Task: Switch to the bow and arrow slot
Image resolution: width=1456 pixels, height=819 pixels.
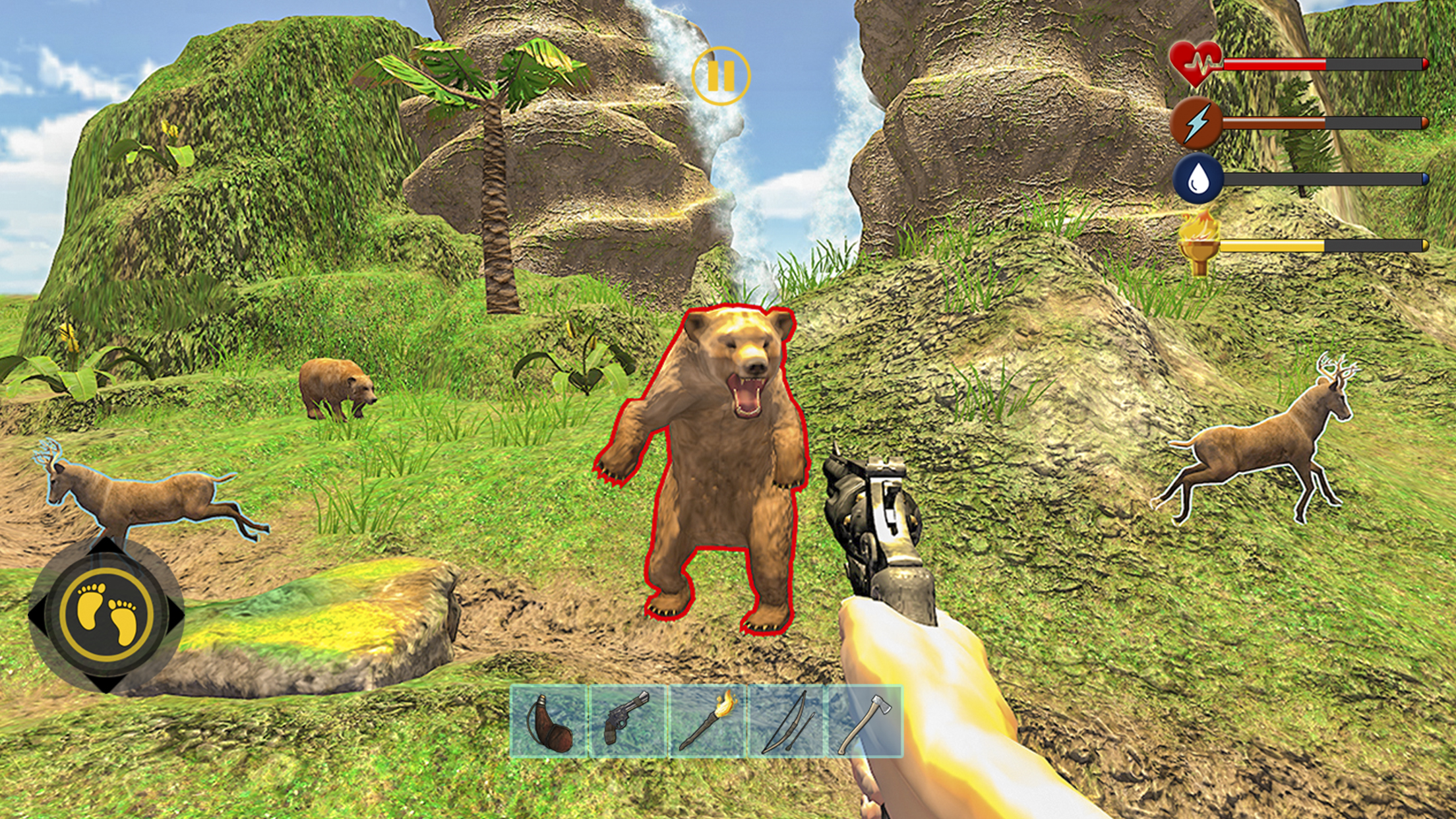Action: point(786,721)
